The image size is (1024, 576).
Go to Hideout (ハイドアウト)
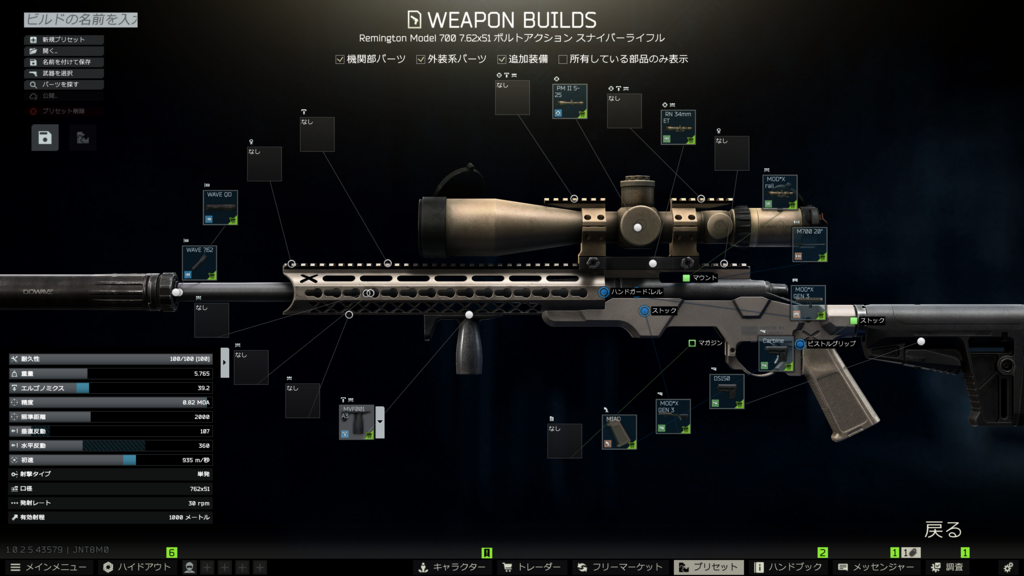137,567
